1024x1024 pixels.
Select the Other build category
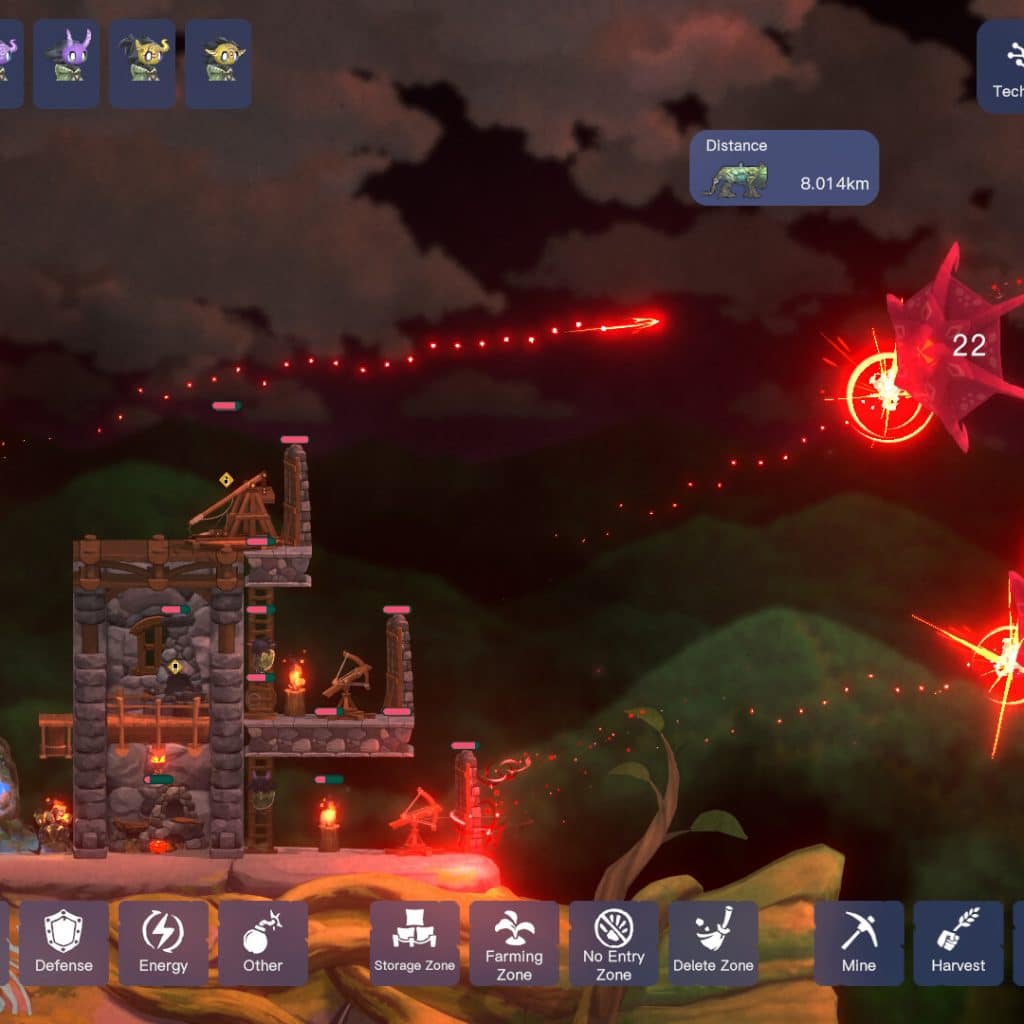point(263,943)
